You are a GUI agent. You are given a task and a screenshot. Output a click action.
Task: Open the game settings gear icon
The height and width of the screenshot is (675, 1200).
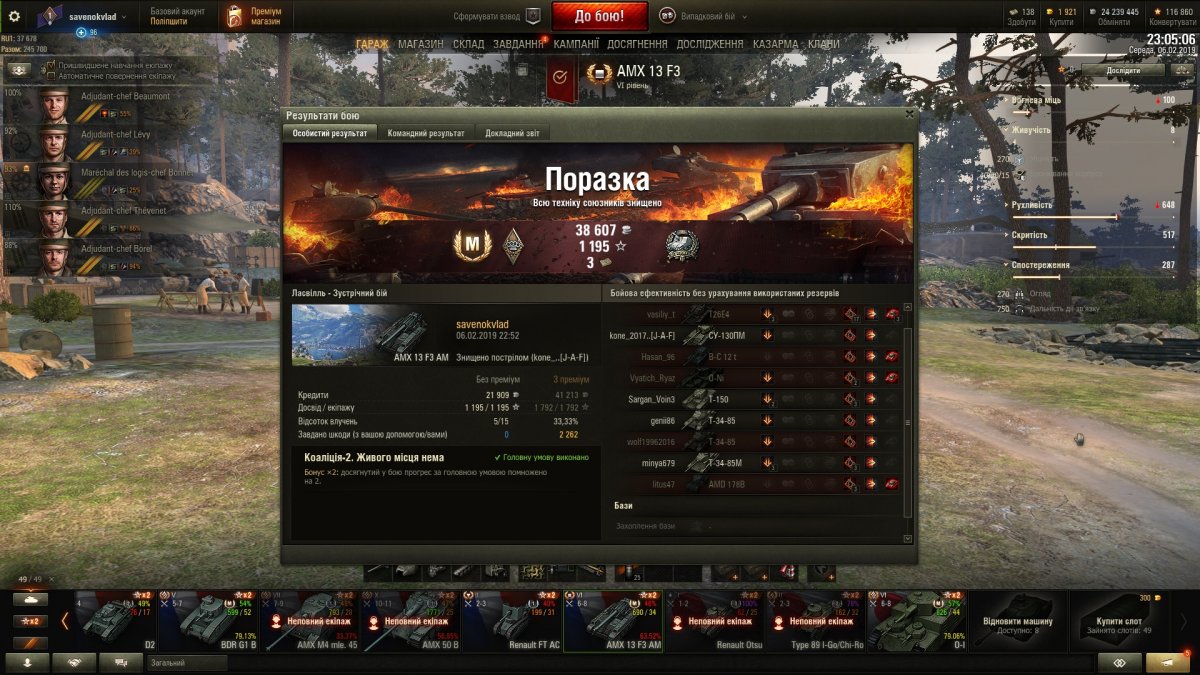pos(14,16)
